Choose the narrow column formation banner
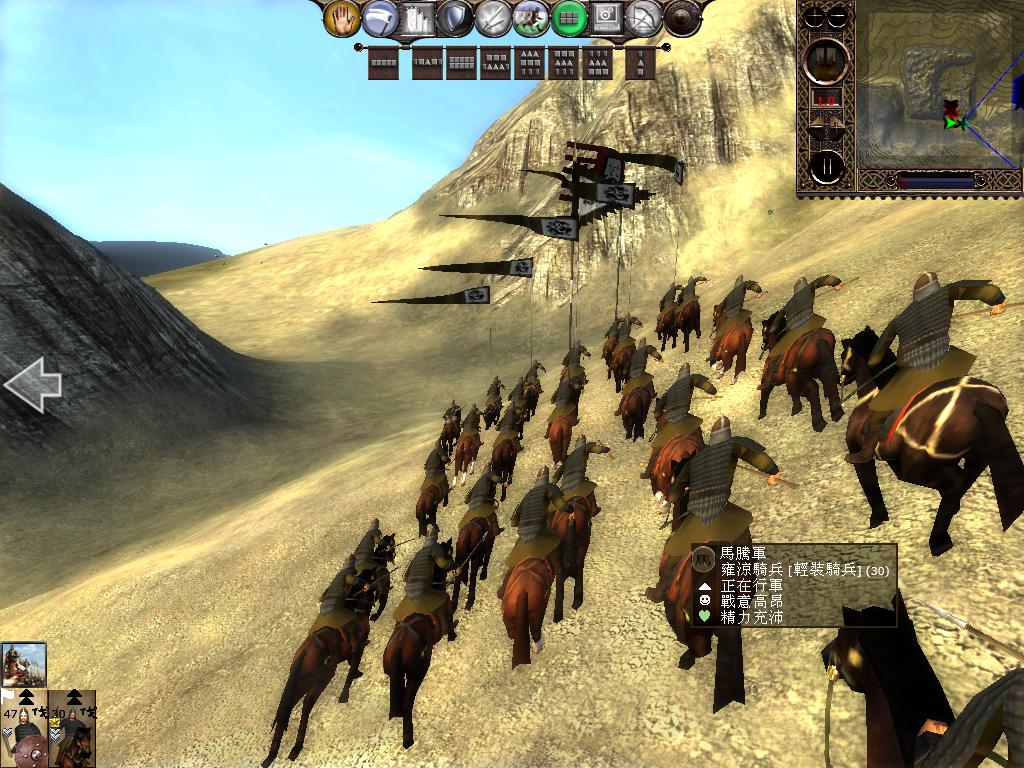 [x=641, y=64]
